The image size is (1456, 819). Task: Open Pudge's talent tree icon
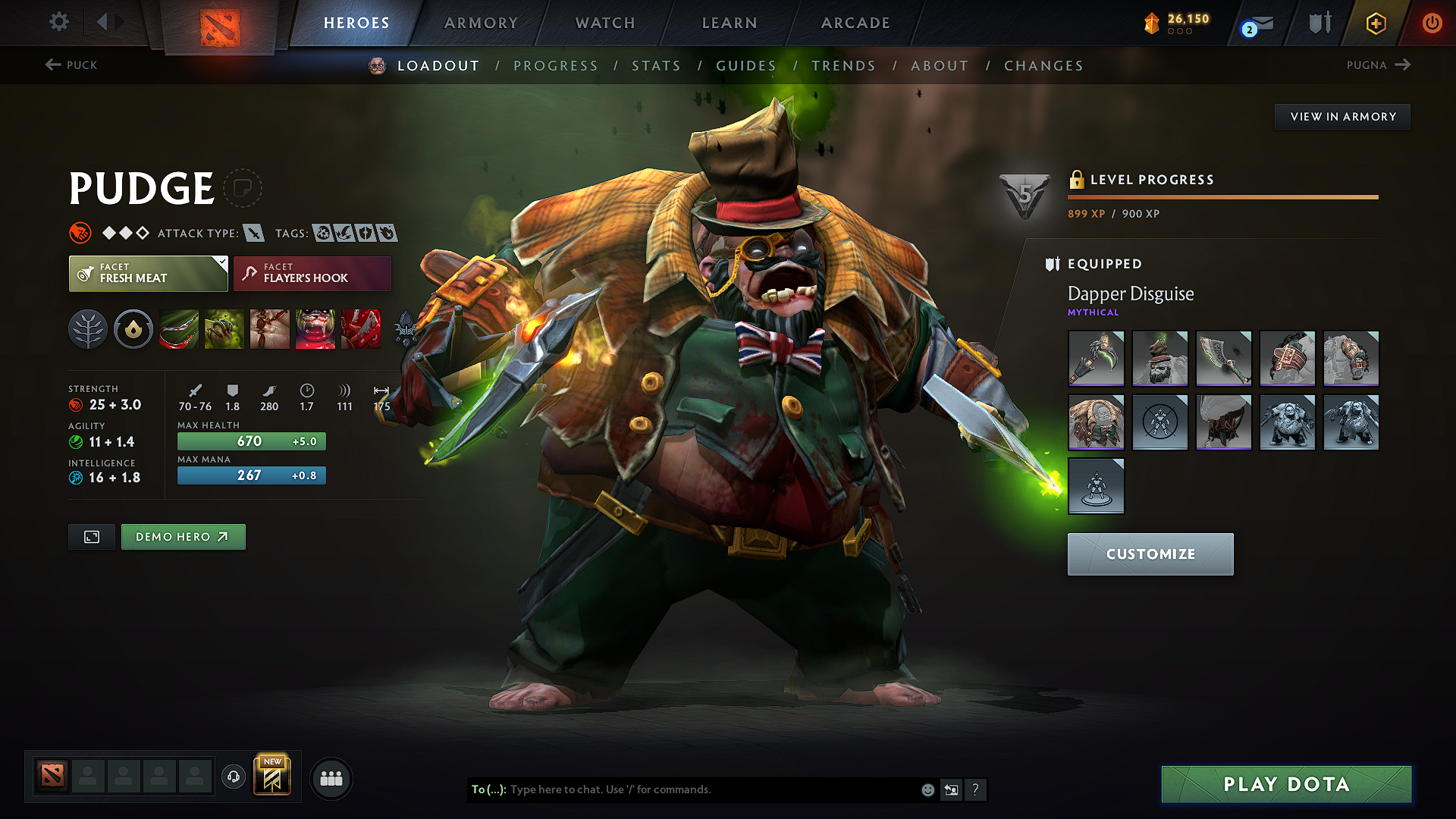tap(88, 329)
